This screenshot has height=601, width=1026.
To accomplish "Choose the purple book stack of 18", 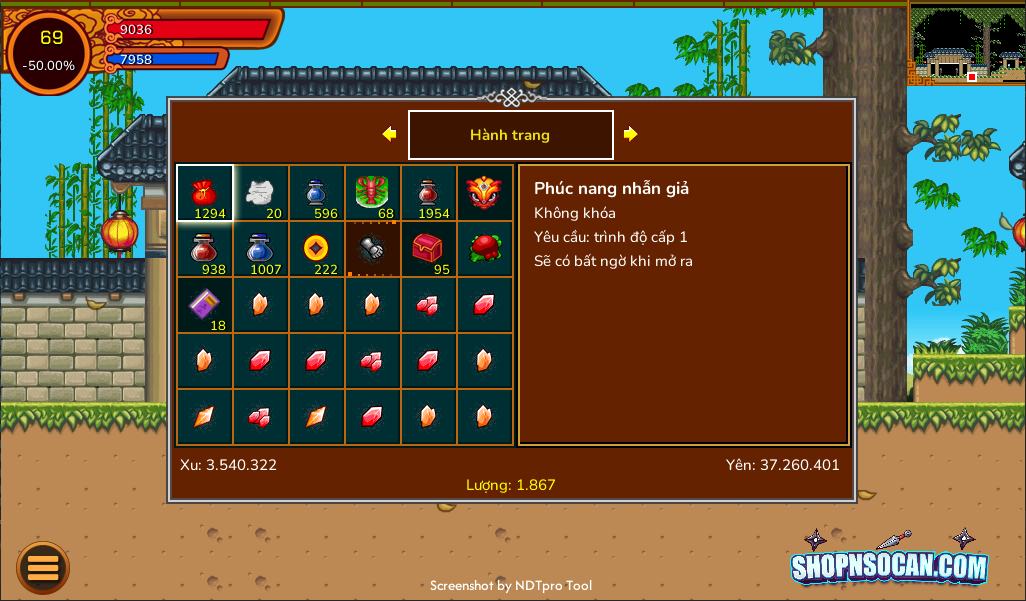I will point(205,305).
